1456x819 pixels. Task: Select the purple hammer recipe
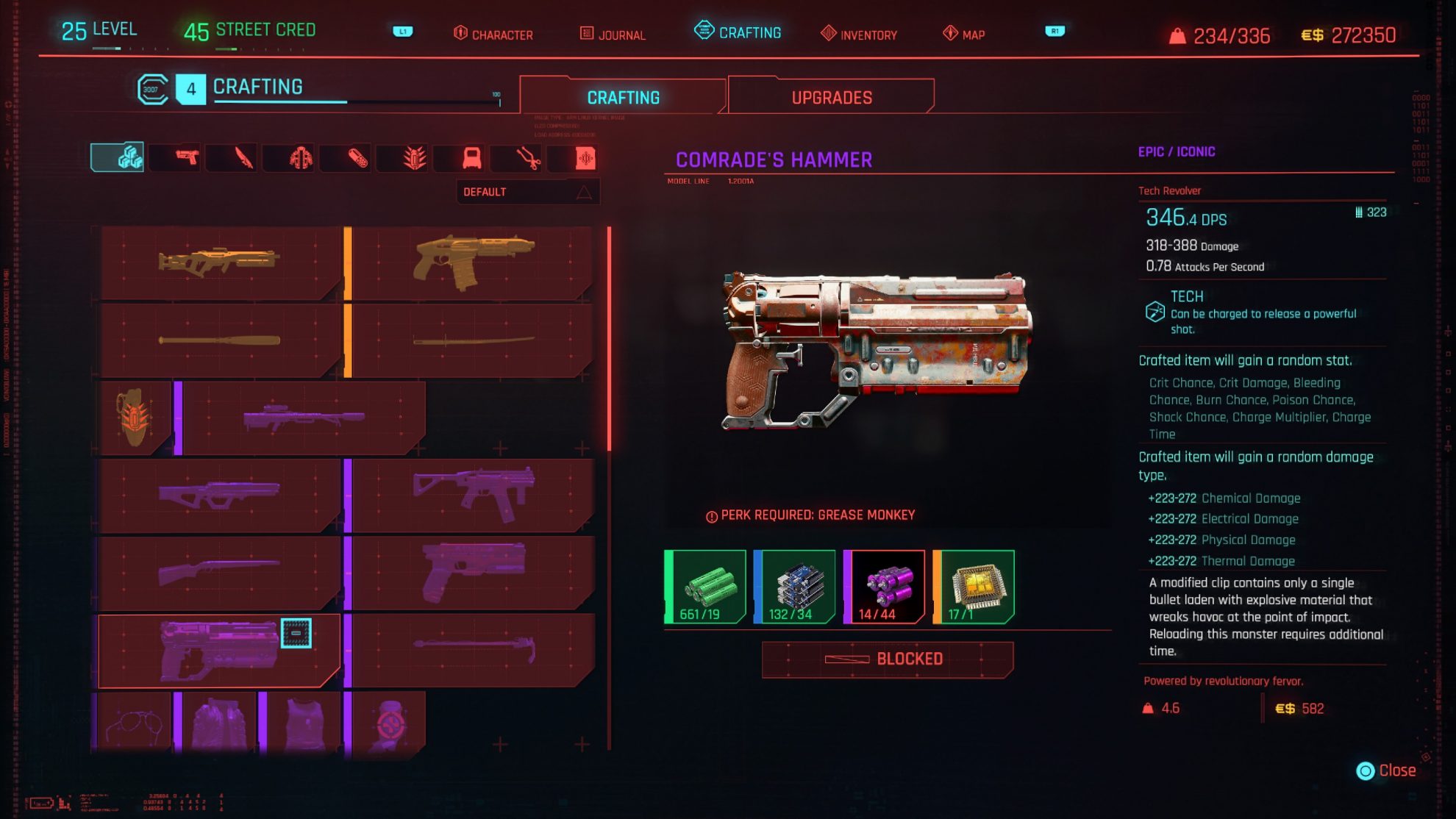tap(472, 648)
